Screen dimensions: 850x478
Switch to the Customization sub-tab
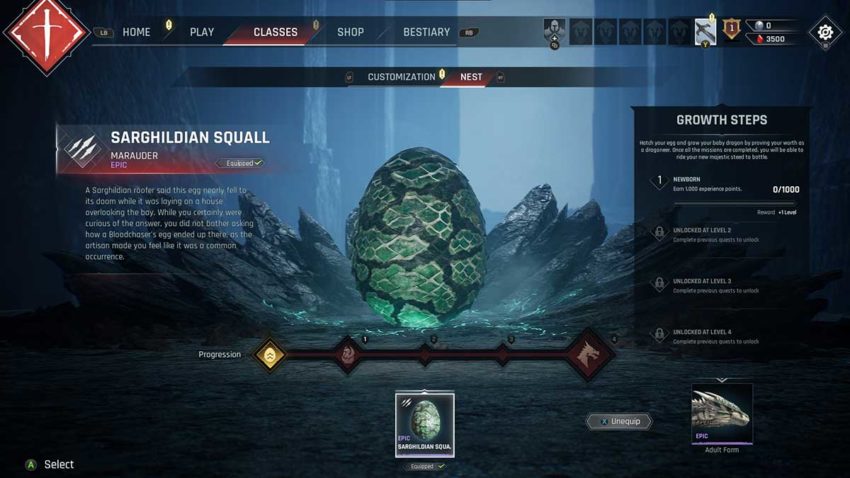pyautogui.click(x=401, y=77)
